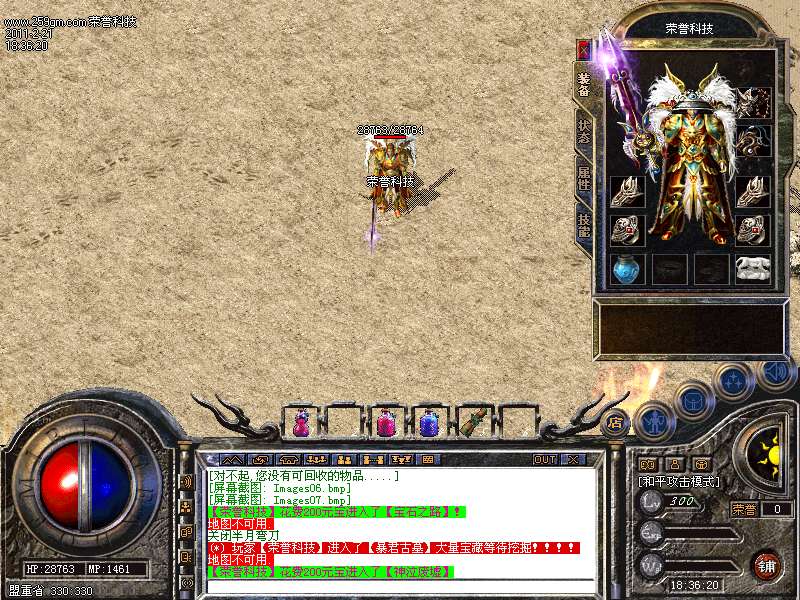
Task: Close the chat toolbar with the X button
Action: (x=572, y=460)
